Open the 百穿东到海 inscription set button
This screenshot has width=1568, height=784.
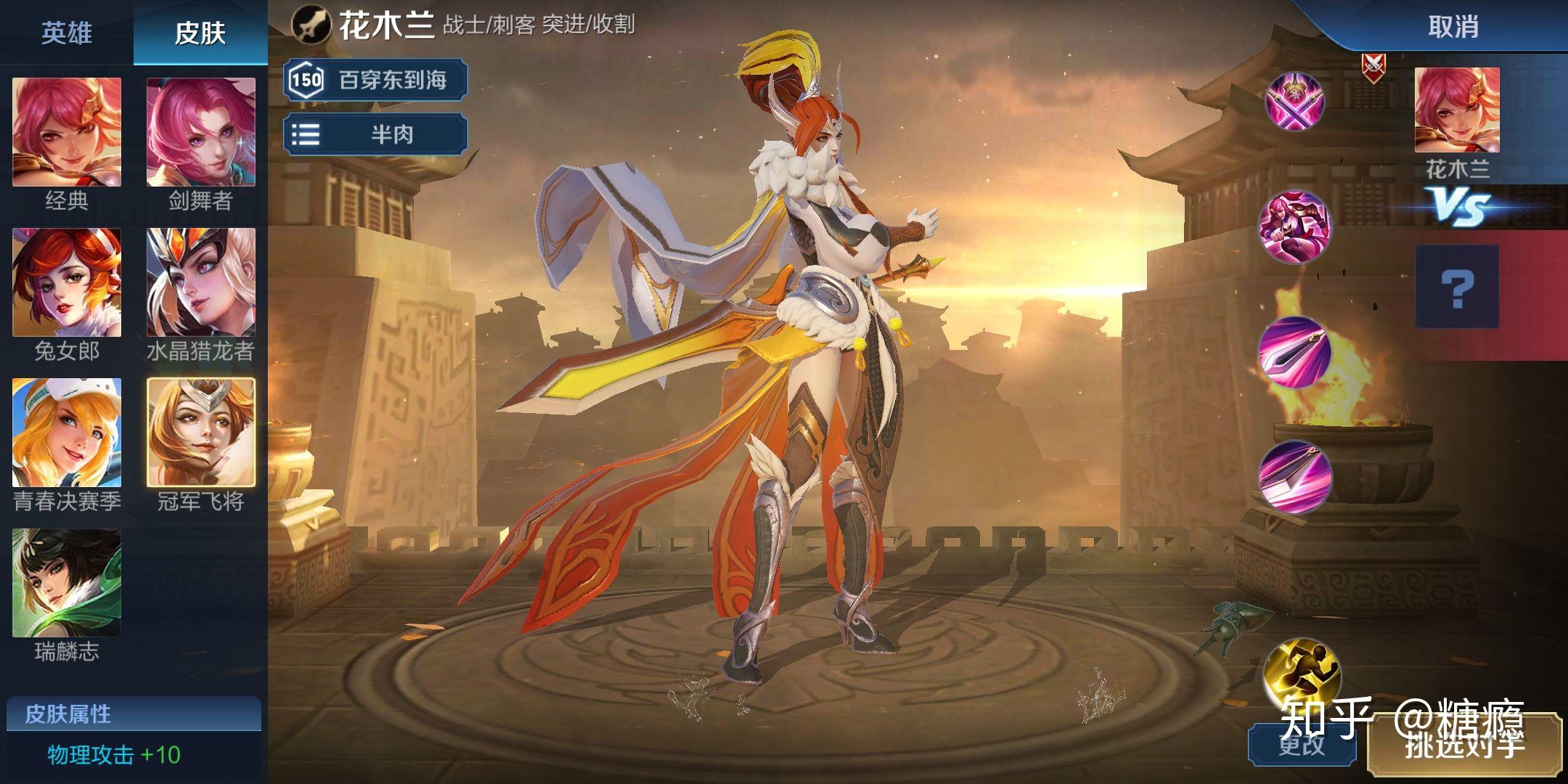point(375,79)
